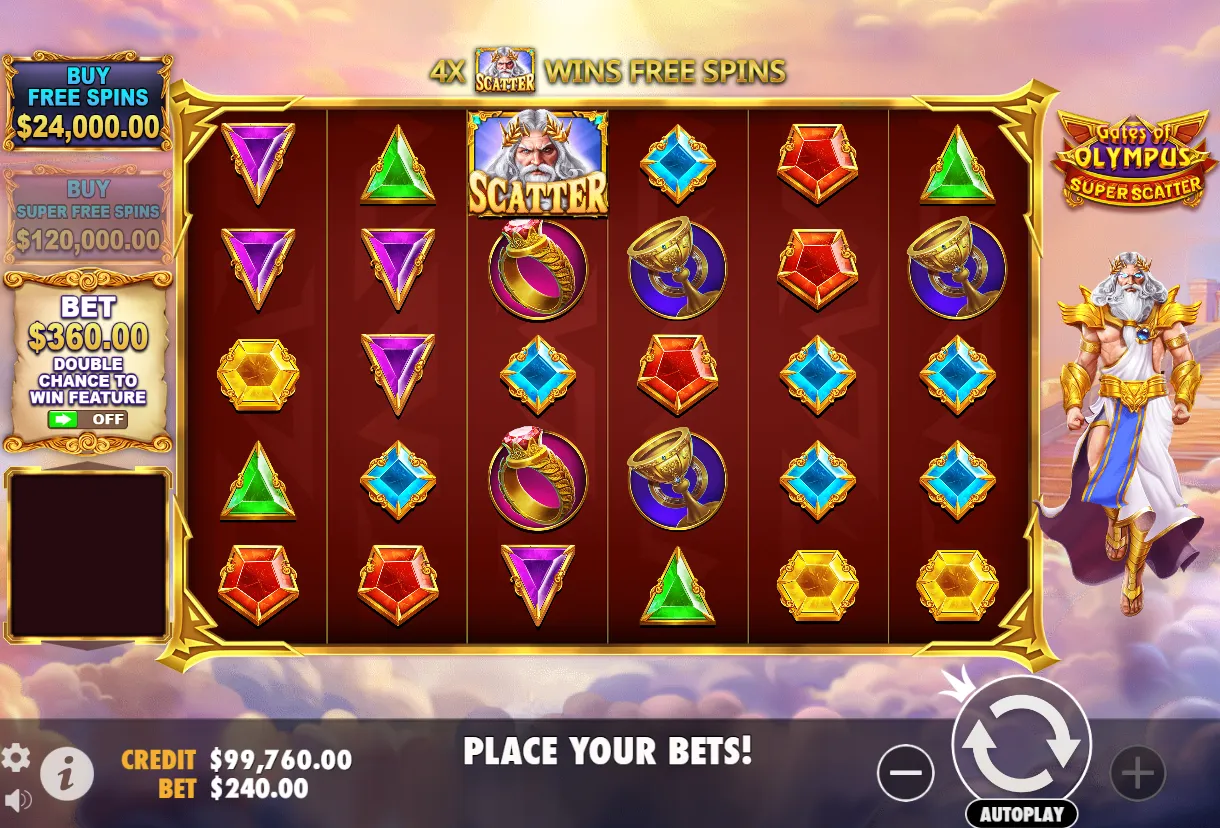Viewport: 1220px width, 828px height.
Task: Increase the bet with the plus button
Action: click(x=1138, y=773)
